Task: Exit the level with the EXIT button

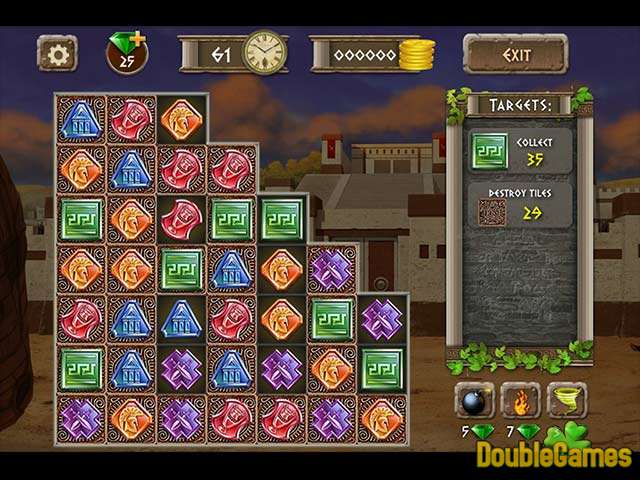Action: click(516, 54)
